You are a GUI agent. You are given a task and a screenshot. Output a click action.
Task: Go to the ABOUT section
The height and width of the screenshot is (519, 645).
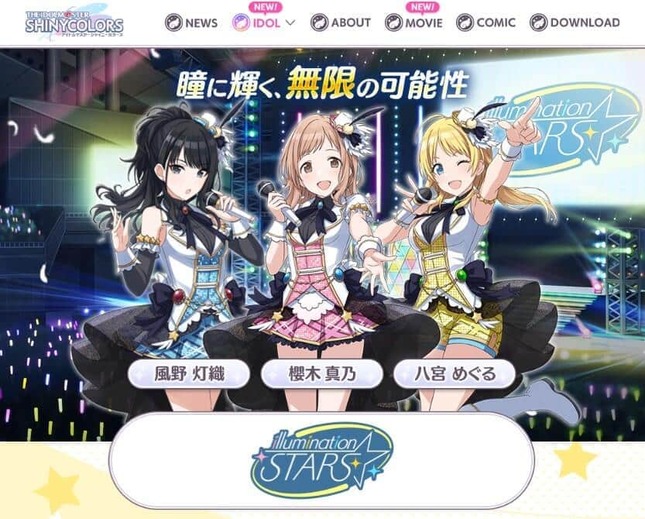[340, 23]
